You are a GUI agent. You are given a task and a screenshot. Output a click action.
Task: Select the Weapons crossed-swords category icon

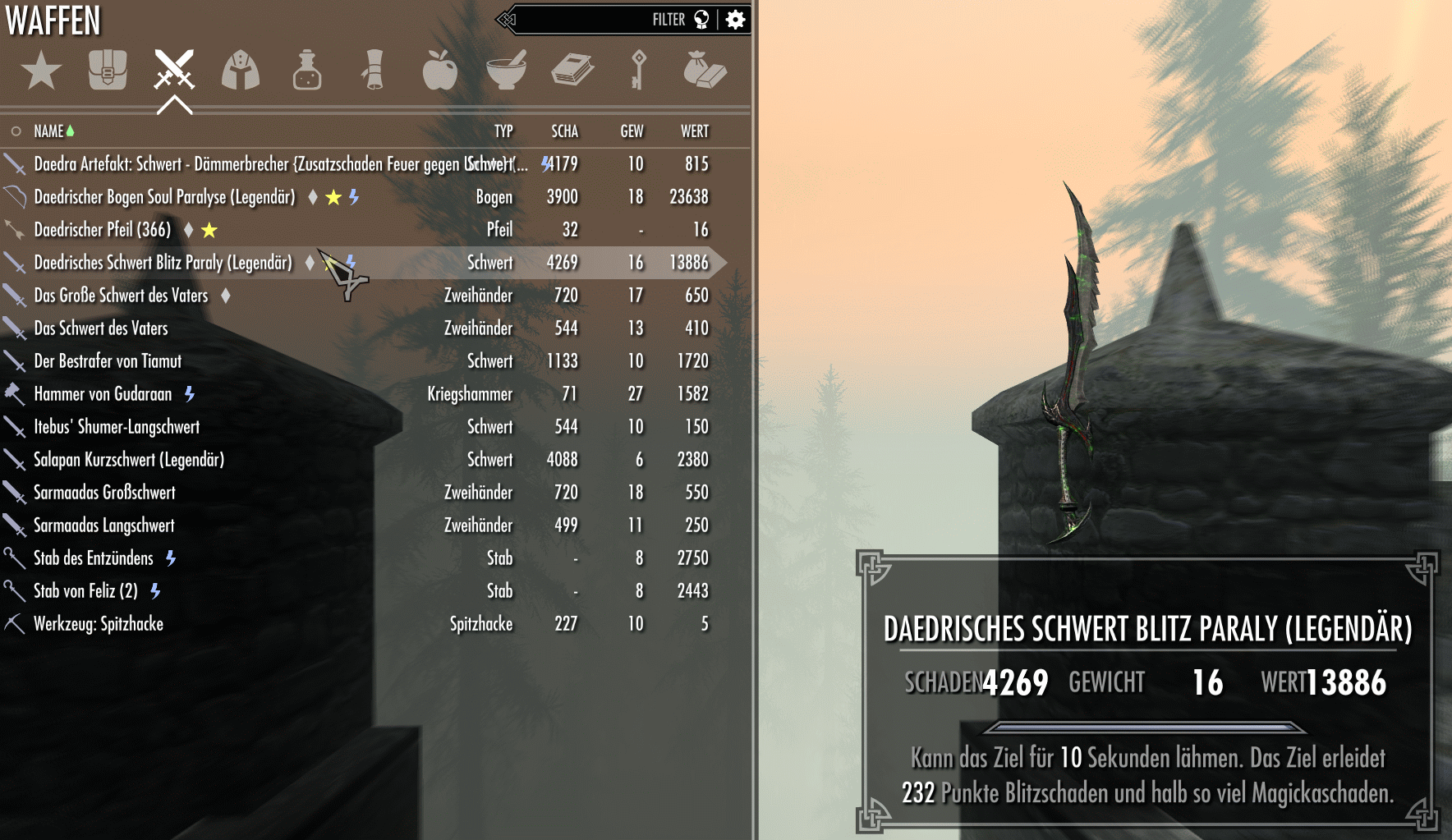pyautogui.click(x=173, y=72)
